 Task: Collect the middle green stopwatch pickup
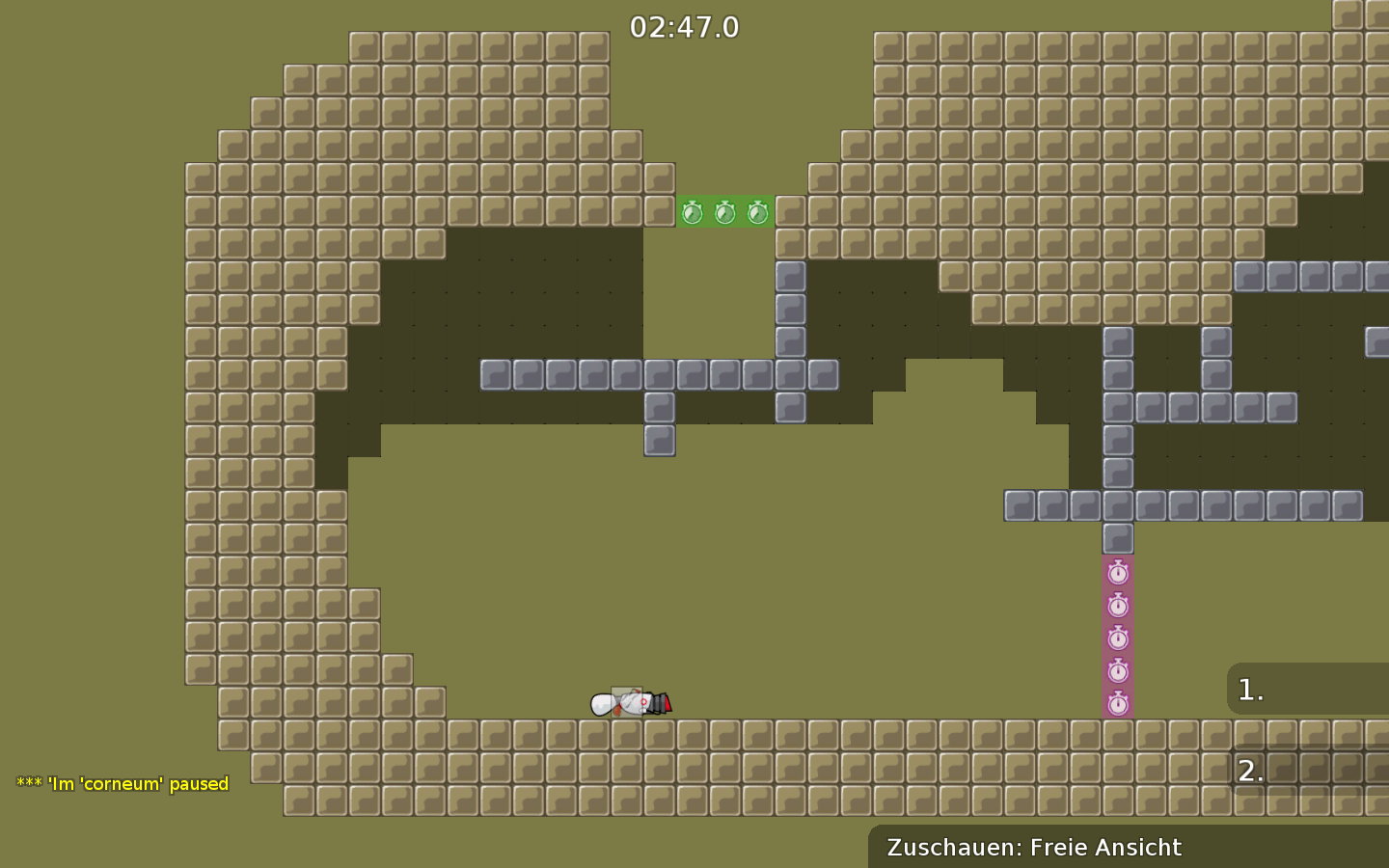click(x=725, y=212)
